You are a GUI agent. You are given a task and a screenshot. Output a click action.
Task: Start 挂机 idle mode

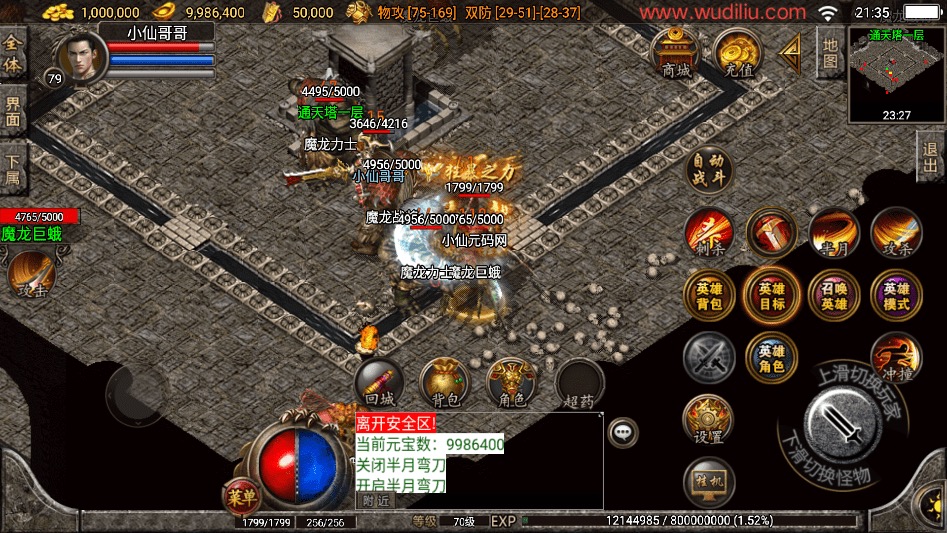(x=708, y=483)
